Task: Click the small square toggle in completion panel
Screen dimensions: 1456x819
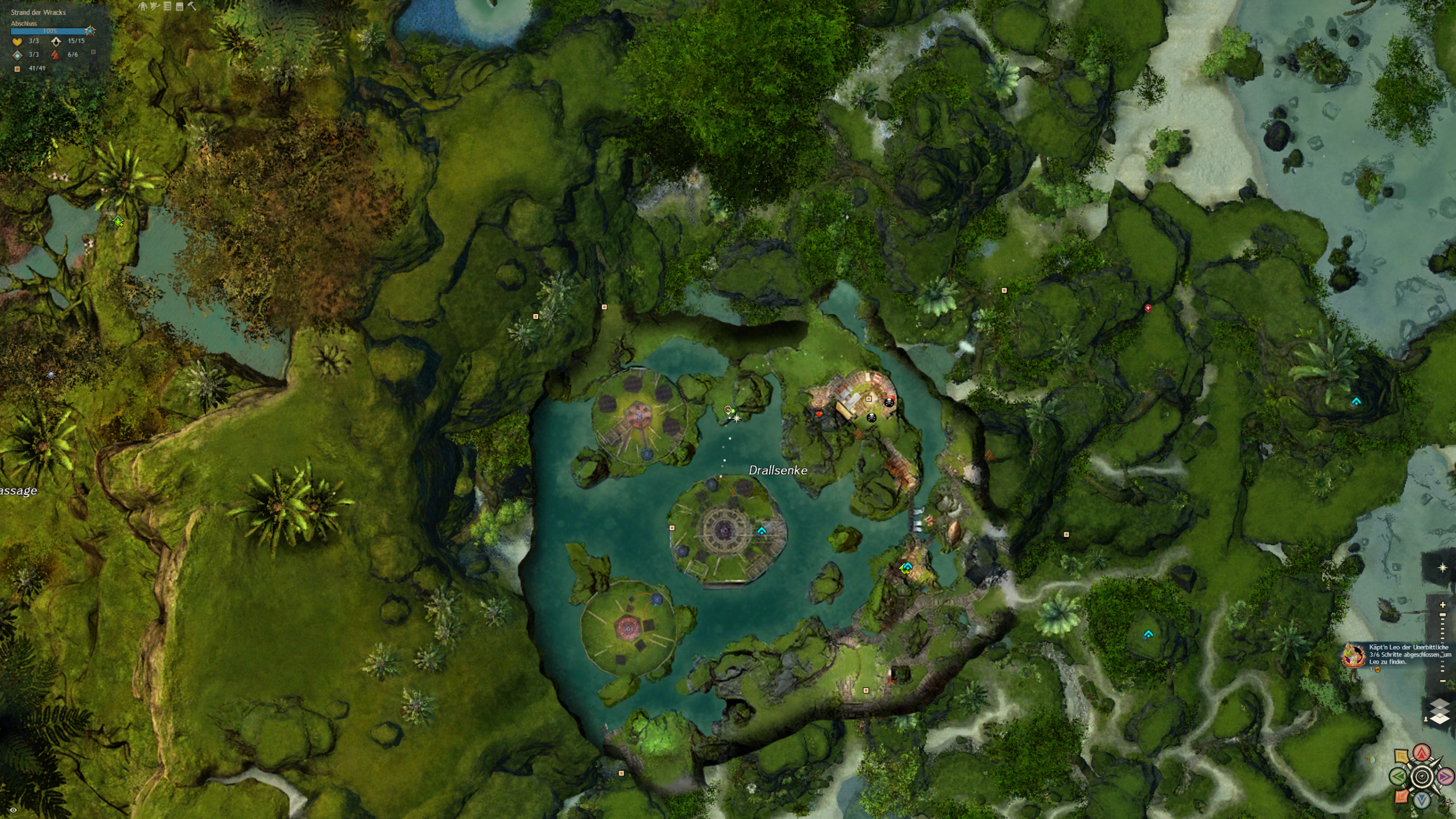Action: [93, 52]
